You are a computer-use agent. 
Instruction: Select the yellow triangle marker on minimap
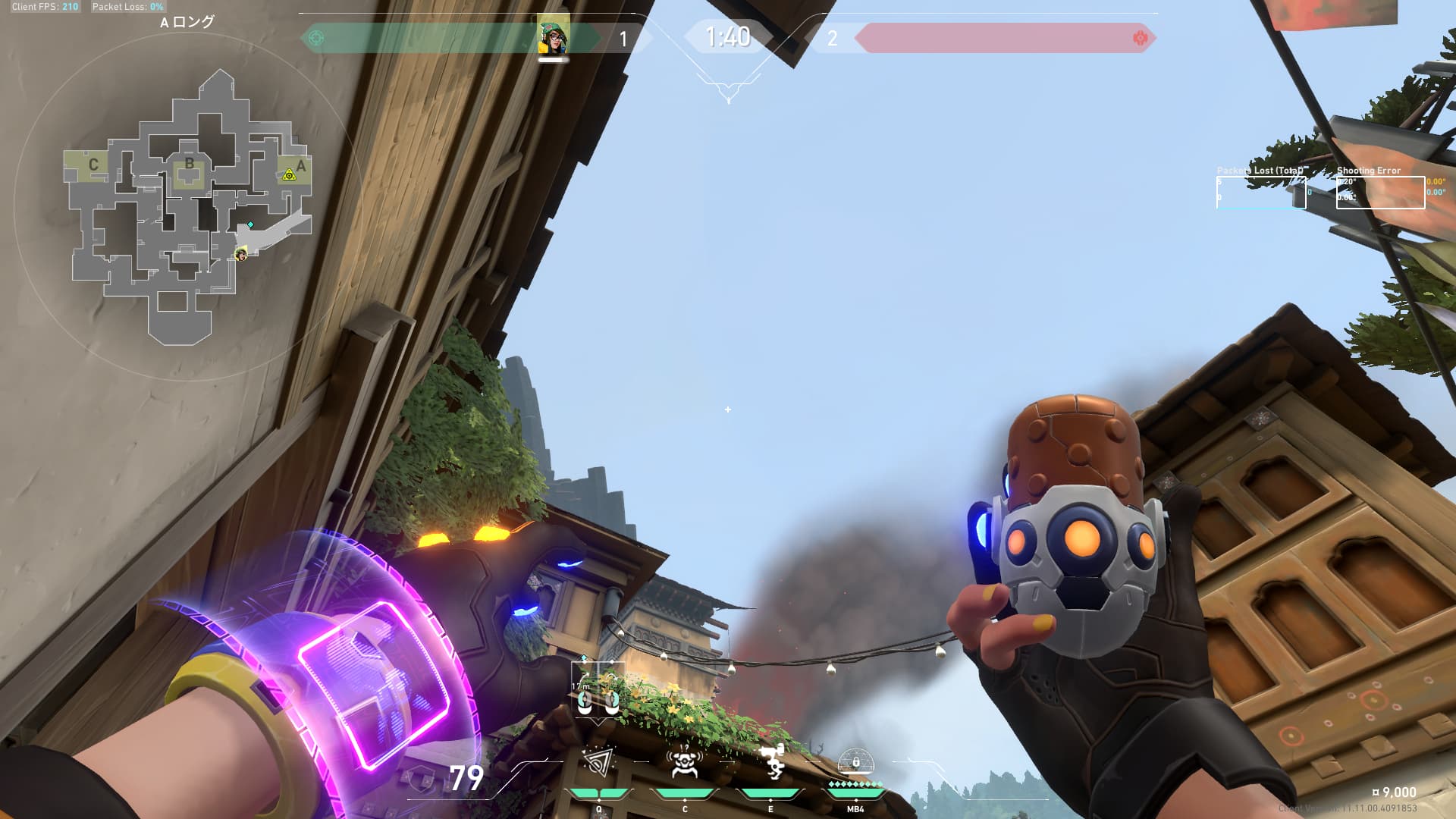coord(288,175)
